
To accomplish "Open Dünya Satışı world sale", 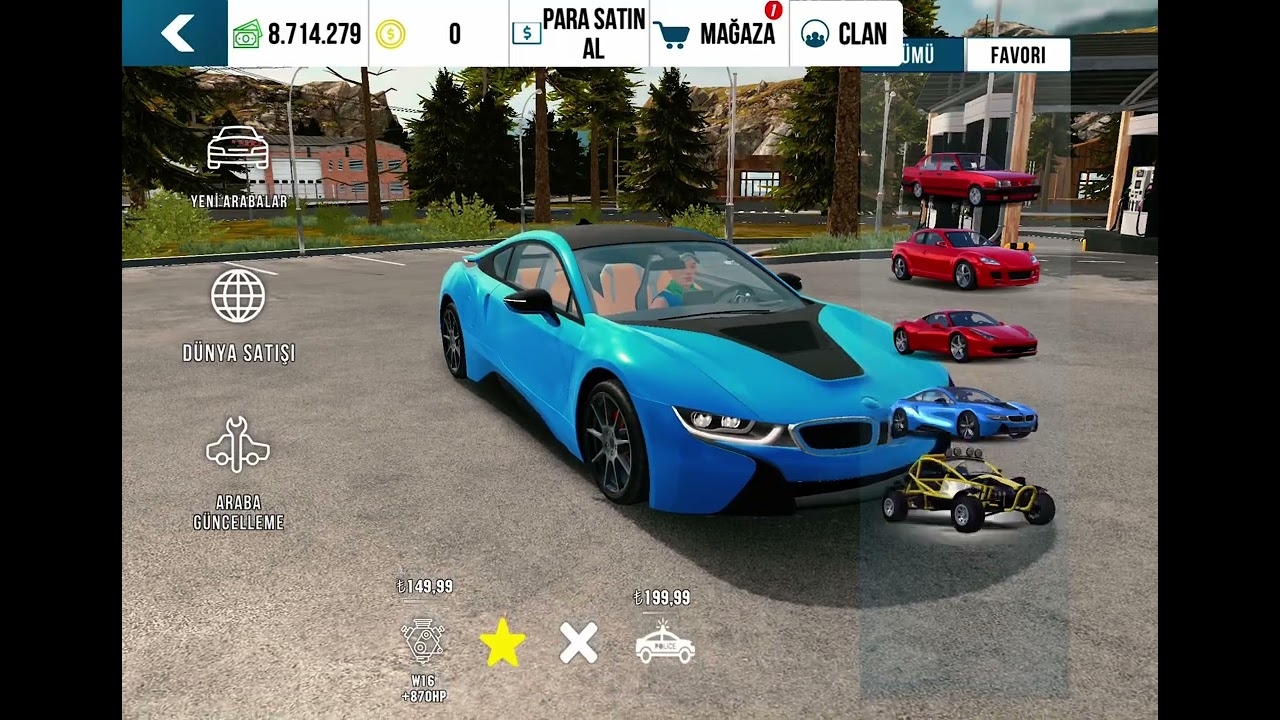I will [238, 314].
